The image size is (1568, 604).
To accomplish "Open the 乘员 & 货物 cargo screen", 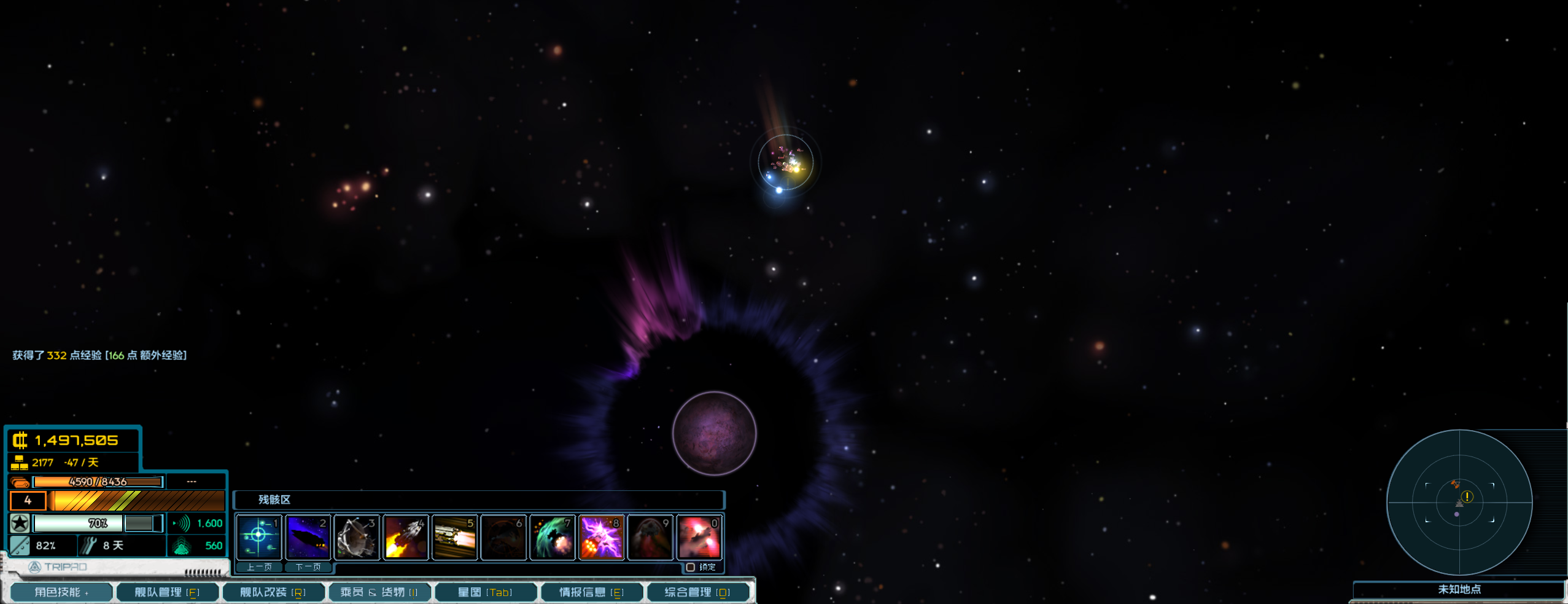I will point(378,592).
